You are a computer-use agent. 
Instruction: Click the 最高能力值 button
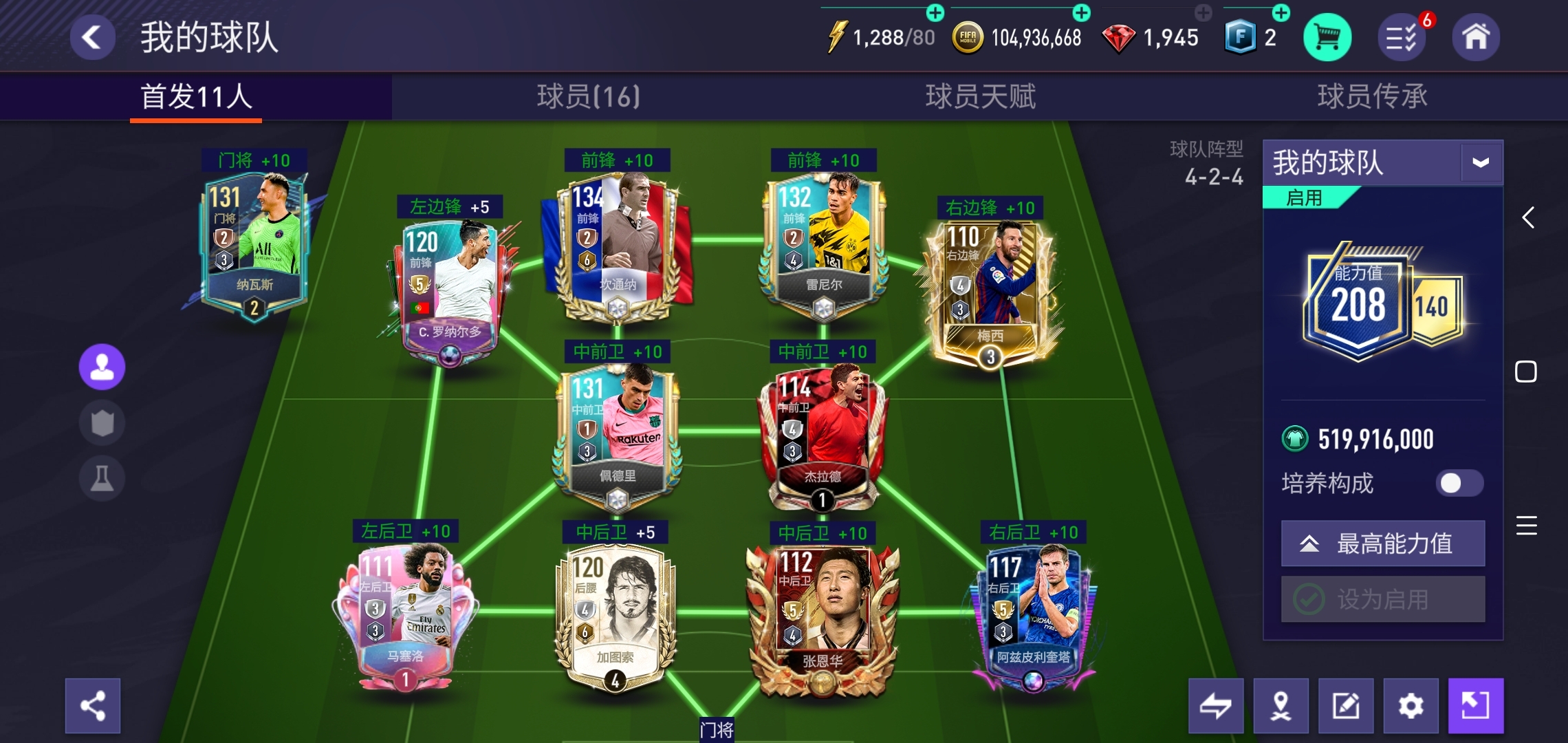pyautogui.click(x=1382, y=543)
